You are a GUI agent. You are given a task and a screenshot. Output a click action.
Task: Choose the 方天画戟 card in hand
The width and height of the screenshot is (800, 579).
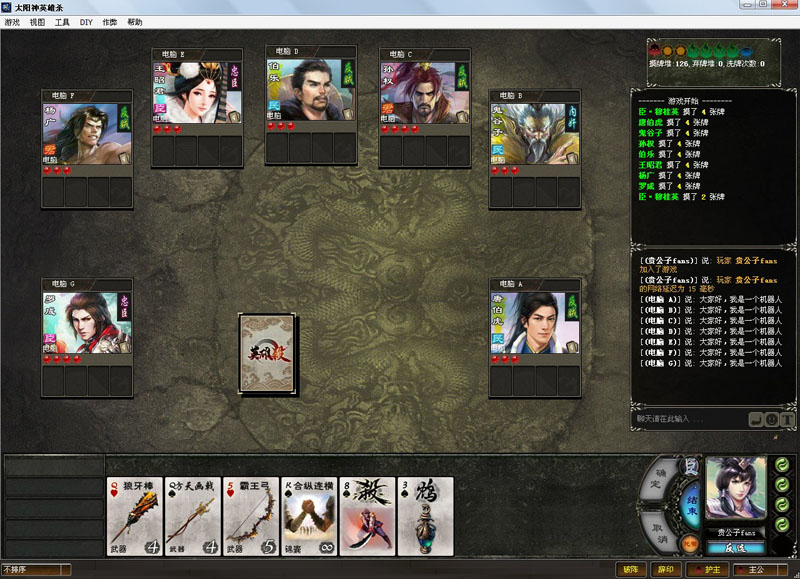click(x=193, y=516)
